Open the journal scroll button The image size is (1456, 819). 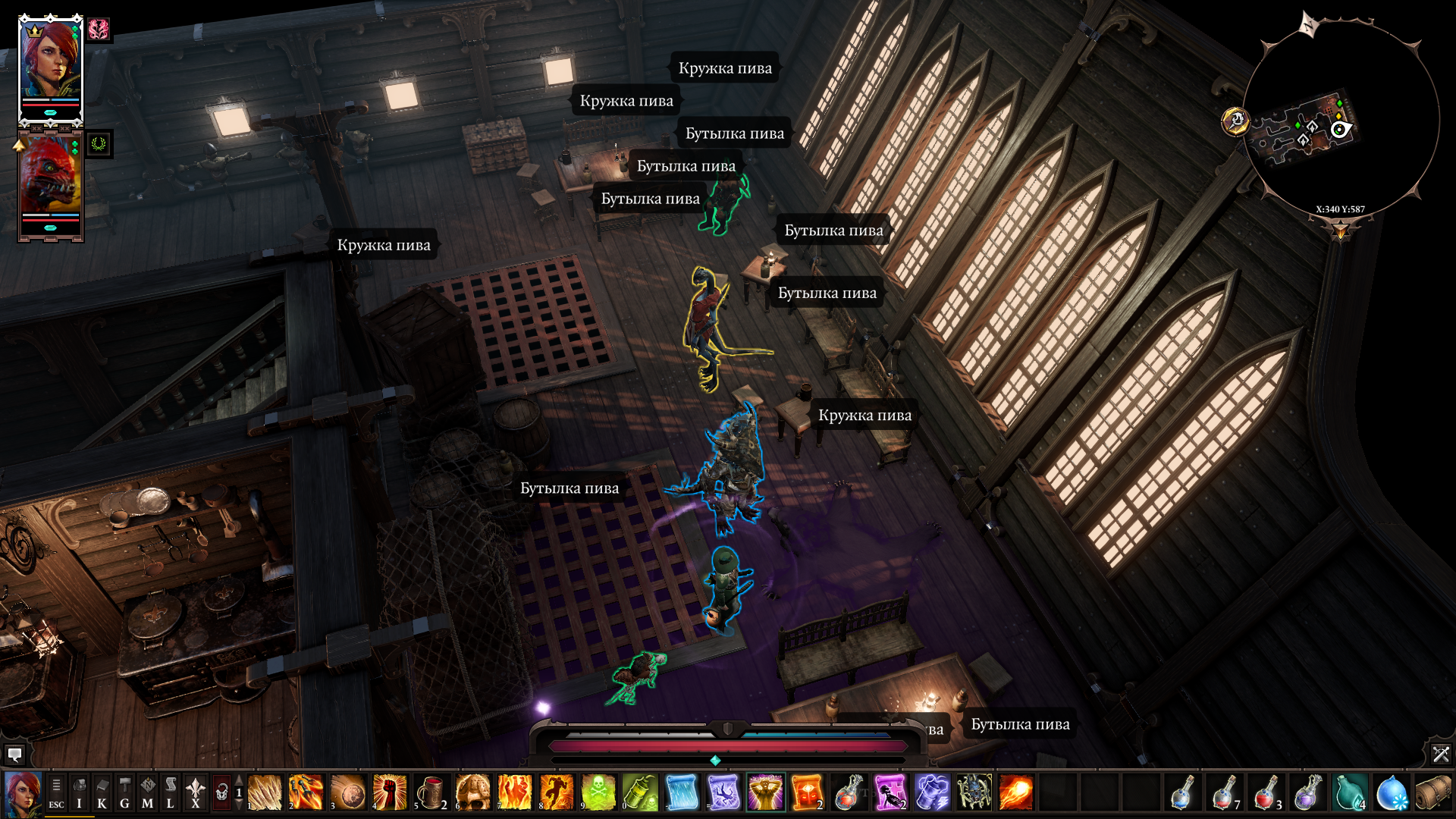click(171, 793)
